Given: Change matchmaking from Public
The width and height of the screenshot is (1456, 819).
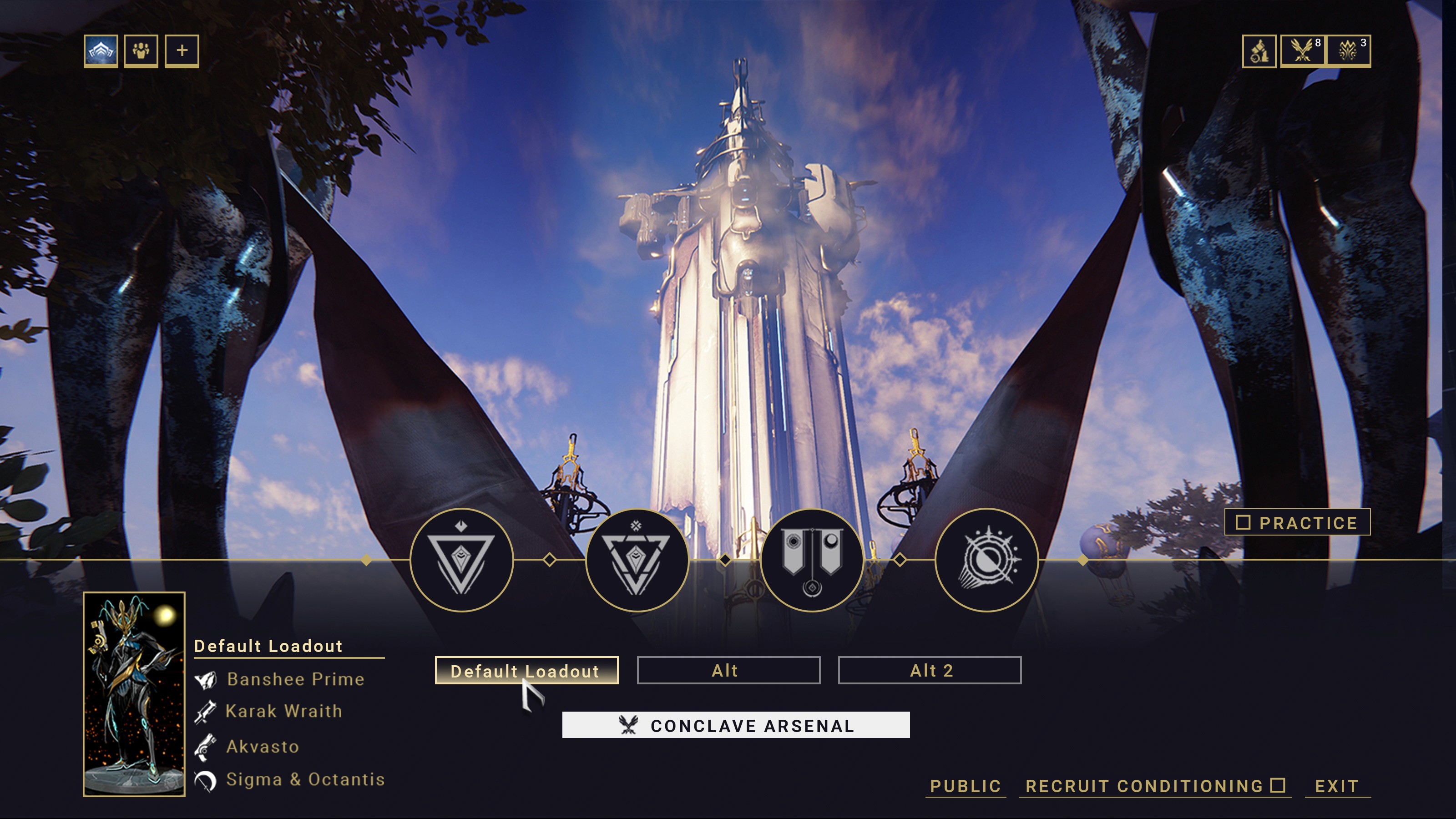Looking at the screenshot, I should [x=966, y=786].
